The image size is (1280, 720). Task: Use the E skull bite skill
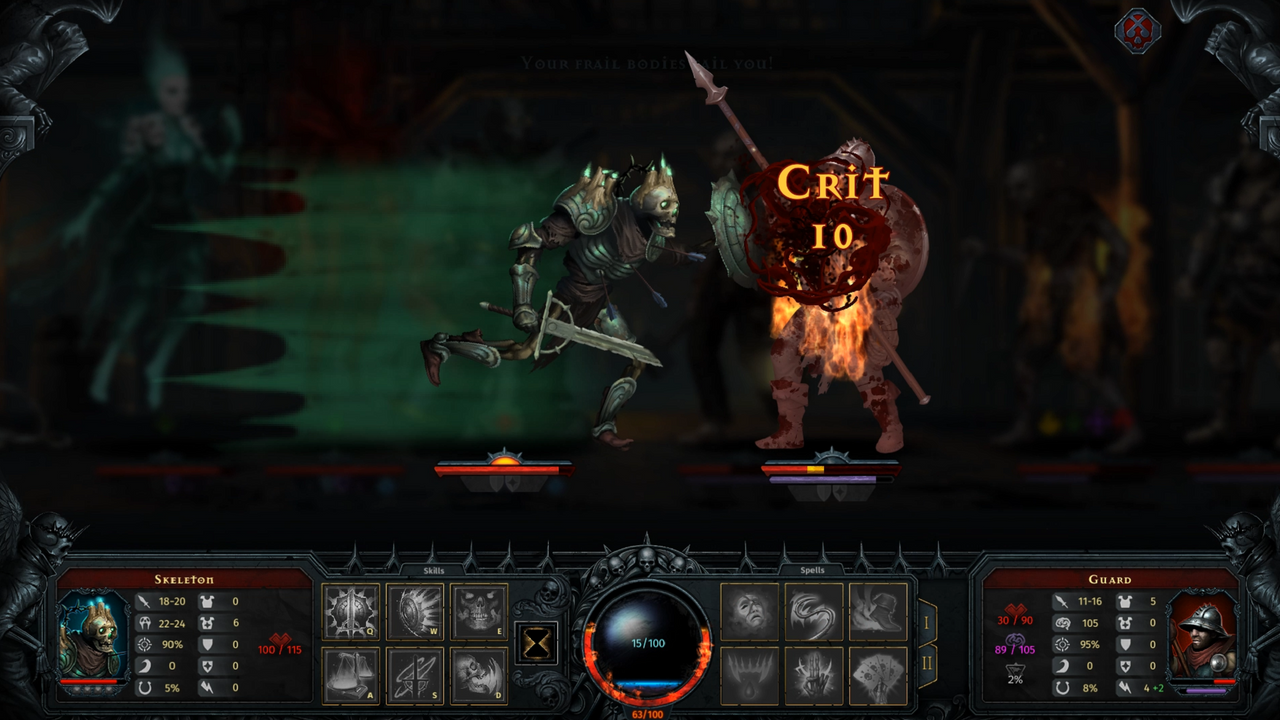(x=480, y=610)
